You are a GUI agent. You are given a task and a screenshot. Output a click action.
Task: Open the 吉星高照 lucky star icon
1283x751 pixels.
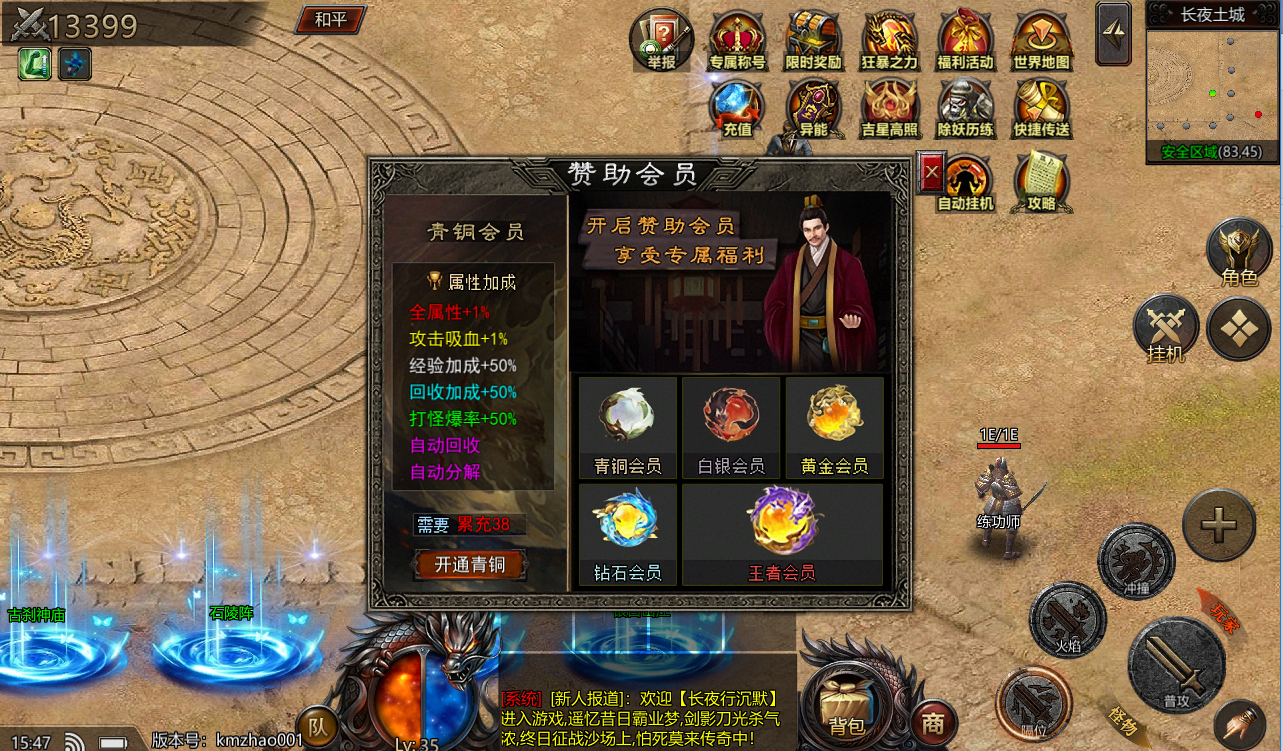tap(888, 108)
